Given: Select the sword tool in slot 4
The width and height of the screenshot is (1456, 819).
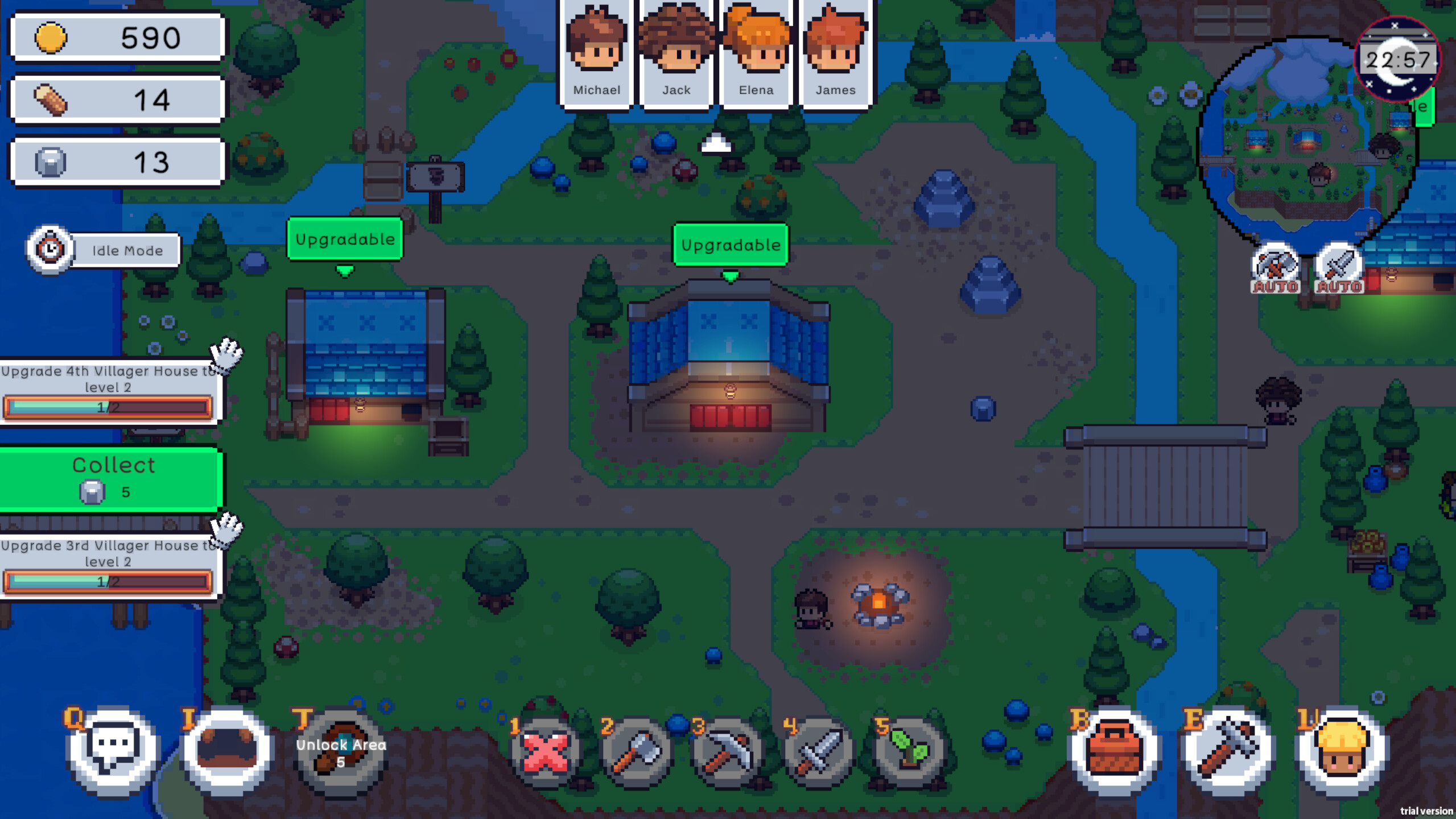Looking at the screenshot, I should point(820,752).
